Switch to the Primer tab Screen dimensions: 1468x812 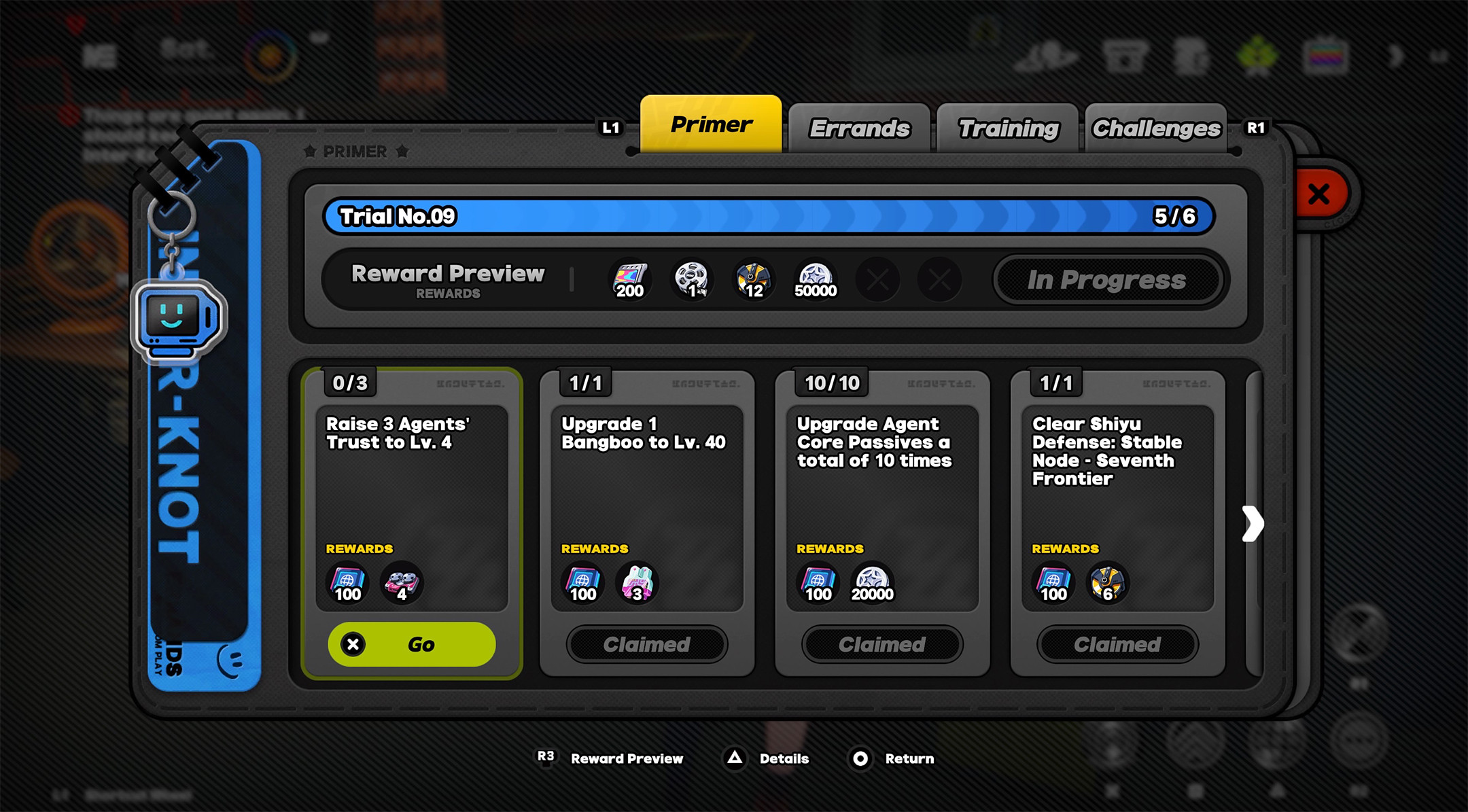point(711,125)
